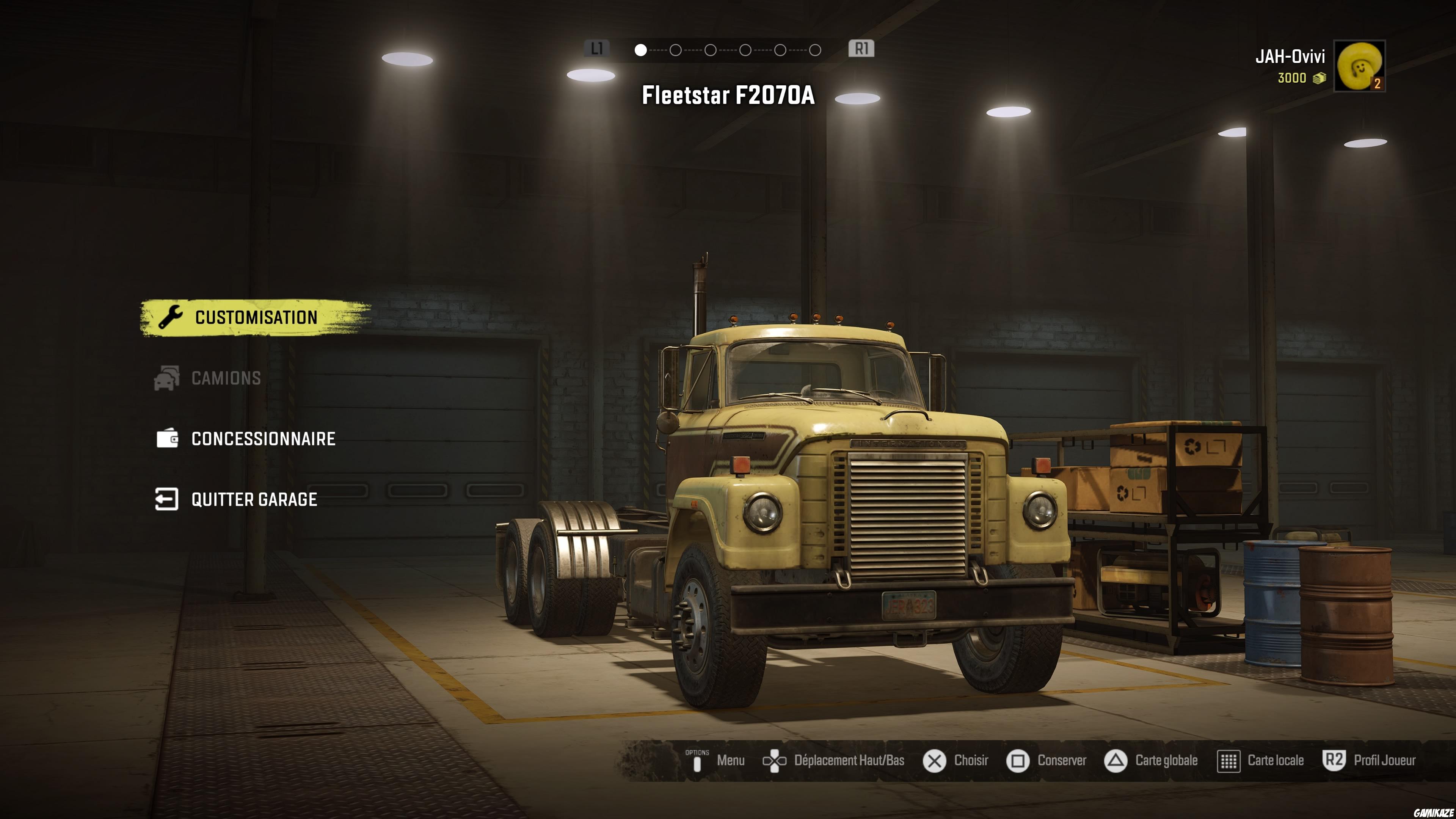The width and height of the screenshot is (1456, 819).
Task: Open the Customisation menu entry
Action: pyautogui.click(x=256, y=318)
